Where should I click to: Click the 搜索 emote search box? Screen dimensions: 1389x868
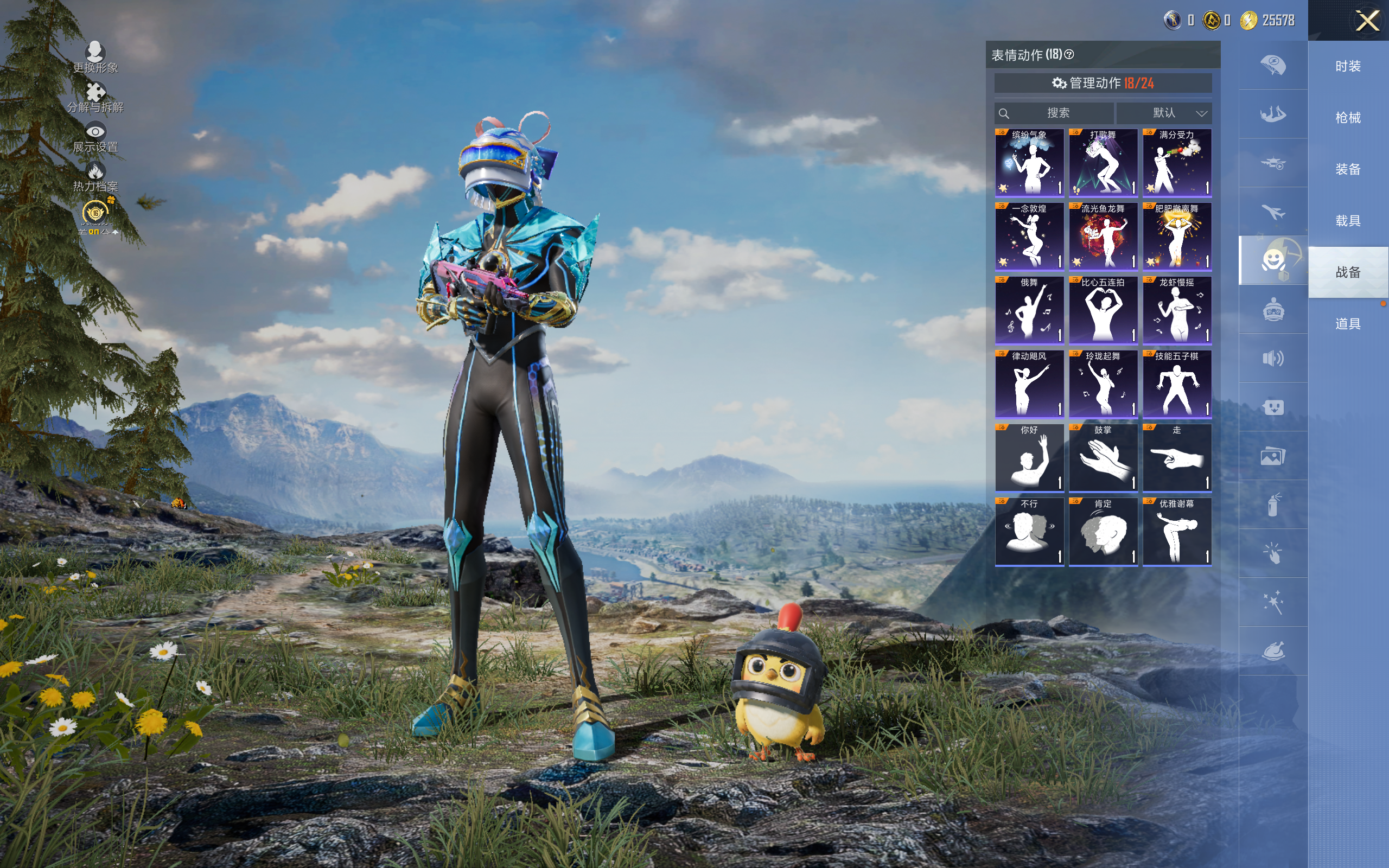point(1055,113)
